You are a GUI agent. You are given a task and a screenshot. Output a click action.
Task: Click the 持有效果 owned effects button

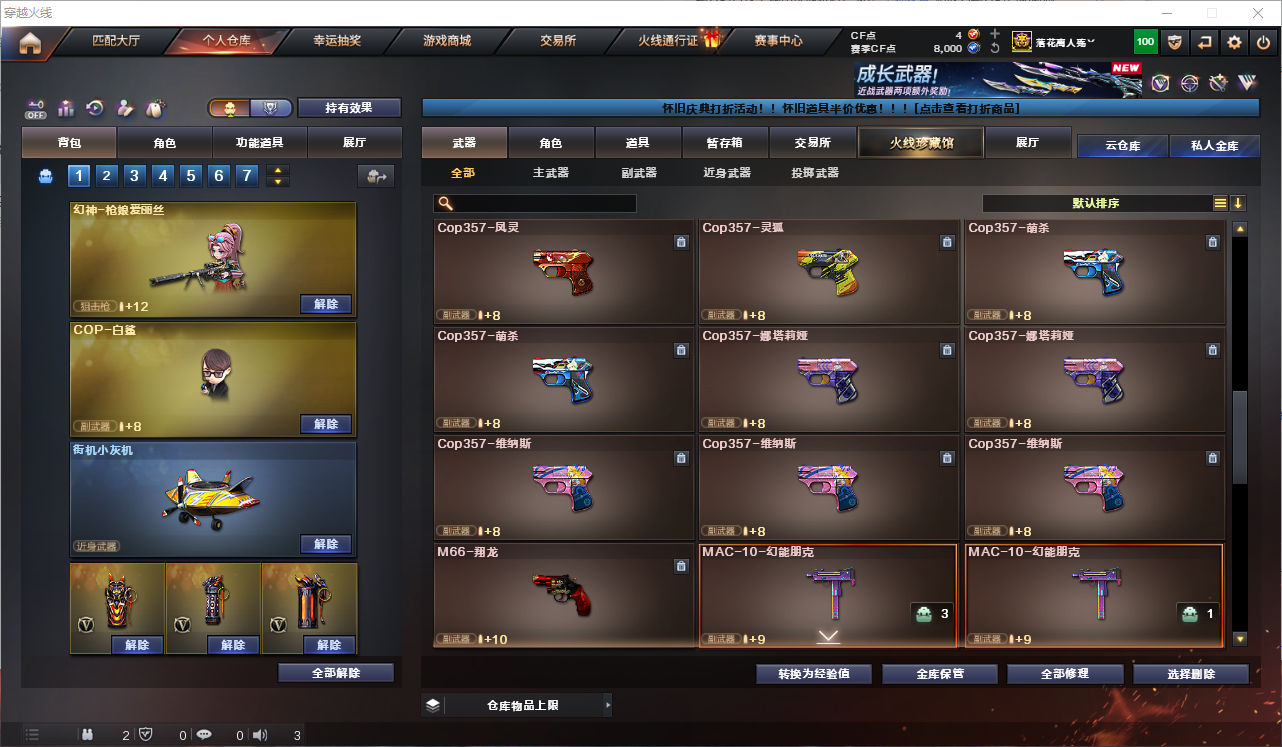pos(348,108)
